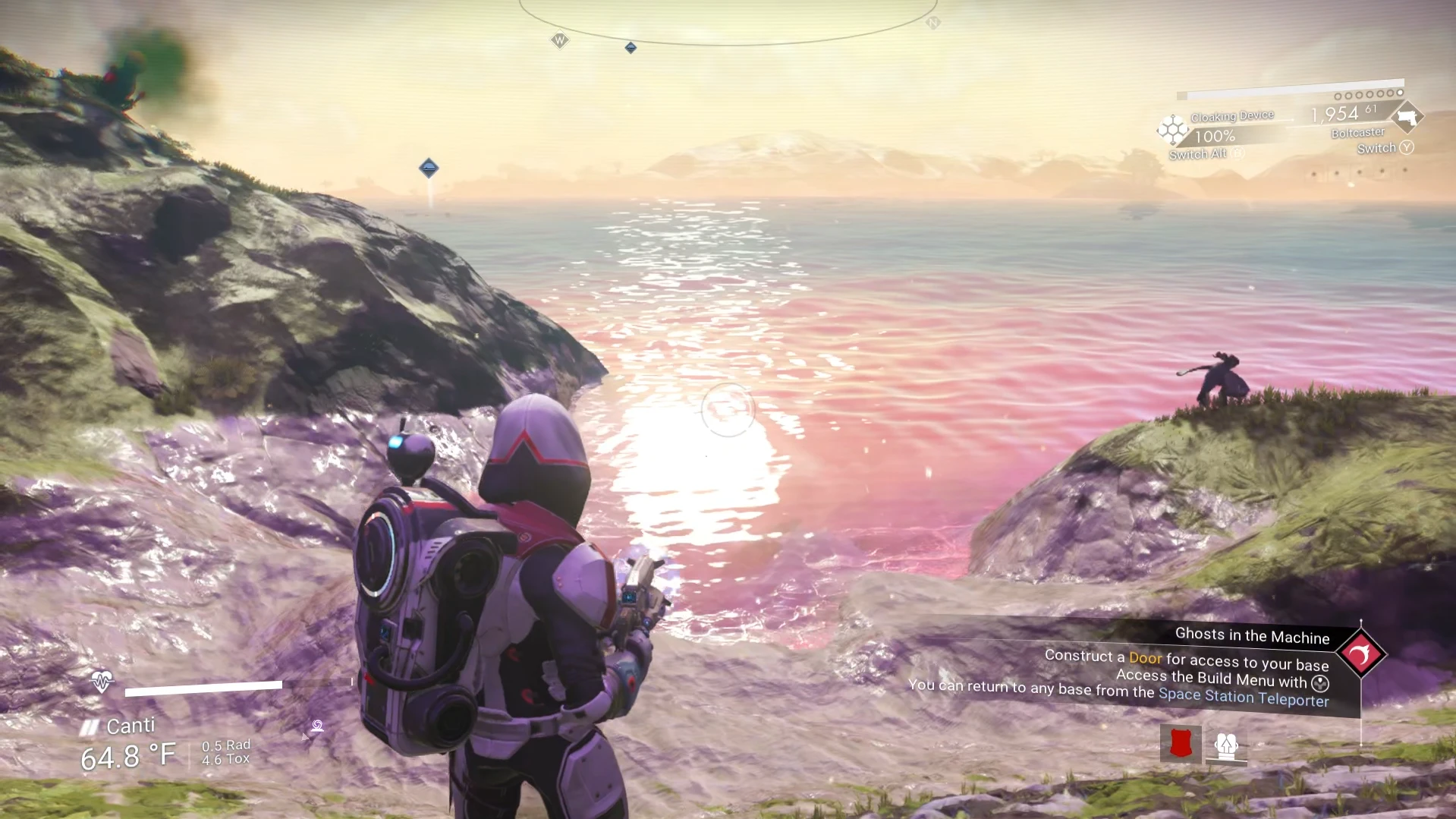Select the blue diamond waypoint marker over the shoreline

[x=429, y=169]
